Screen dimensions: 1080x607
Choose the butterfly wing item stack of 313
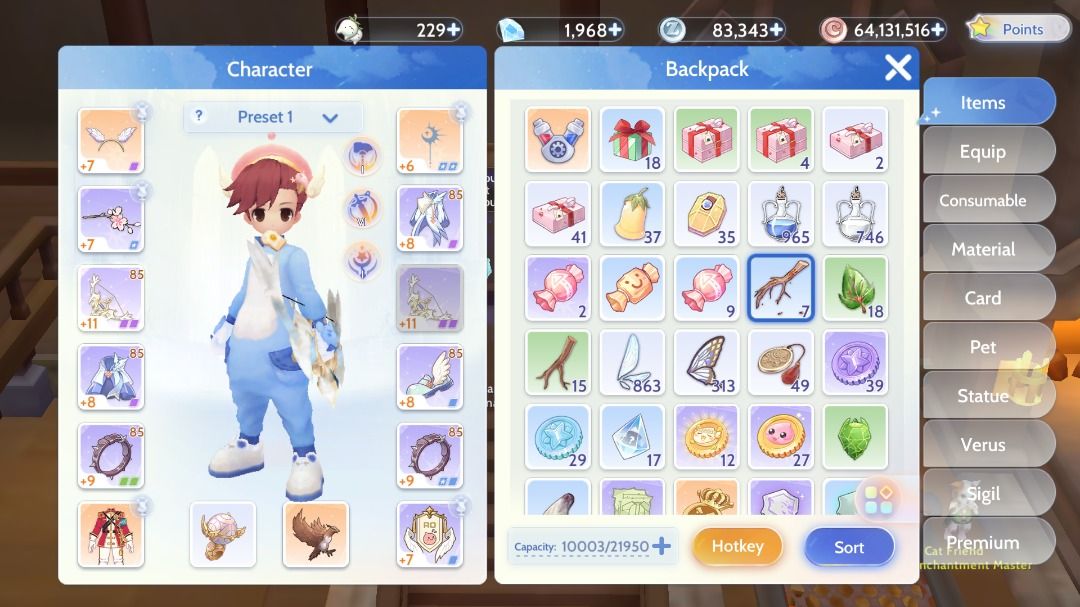coord(706,362)
